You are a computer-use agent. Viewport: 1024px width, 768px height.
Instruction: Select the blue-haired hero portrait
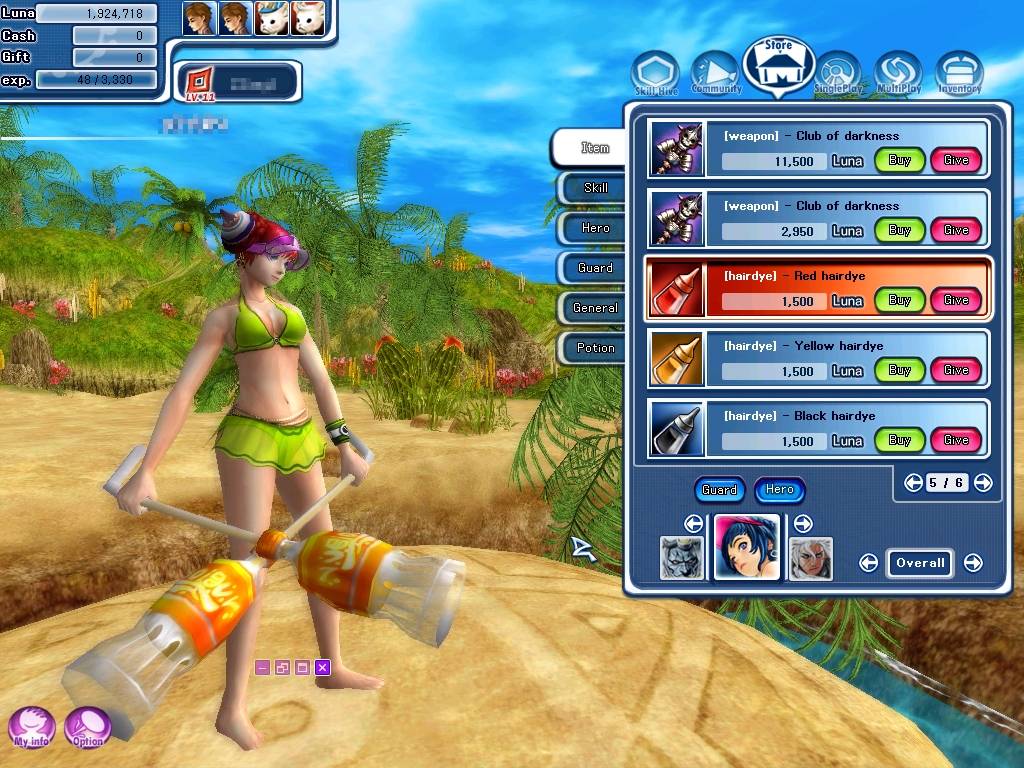(747, 548)
